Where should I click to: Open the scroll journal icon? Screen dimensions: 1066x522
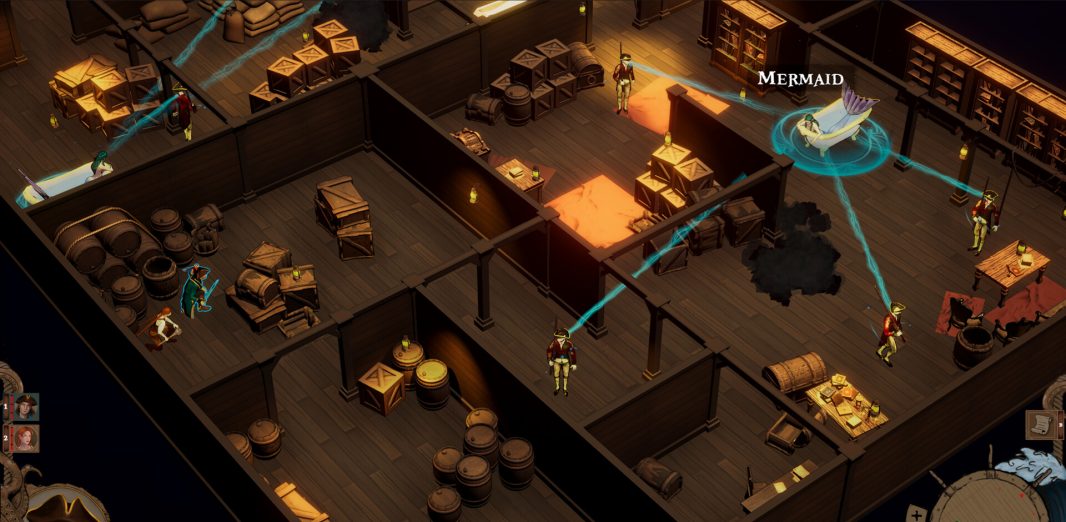pos(1041,424)
